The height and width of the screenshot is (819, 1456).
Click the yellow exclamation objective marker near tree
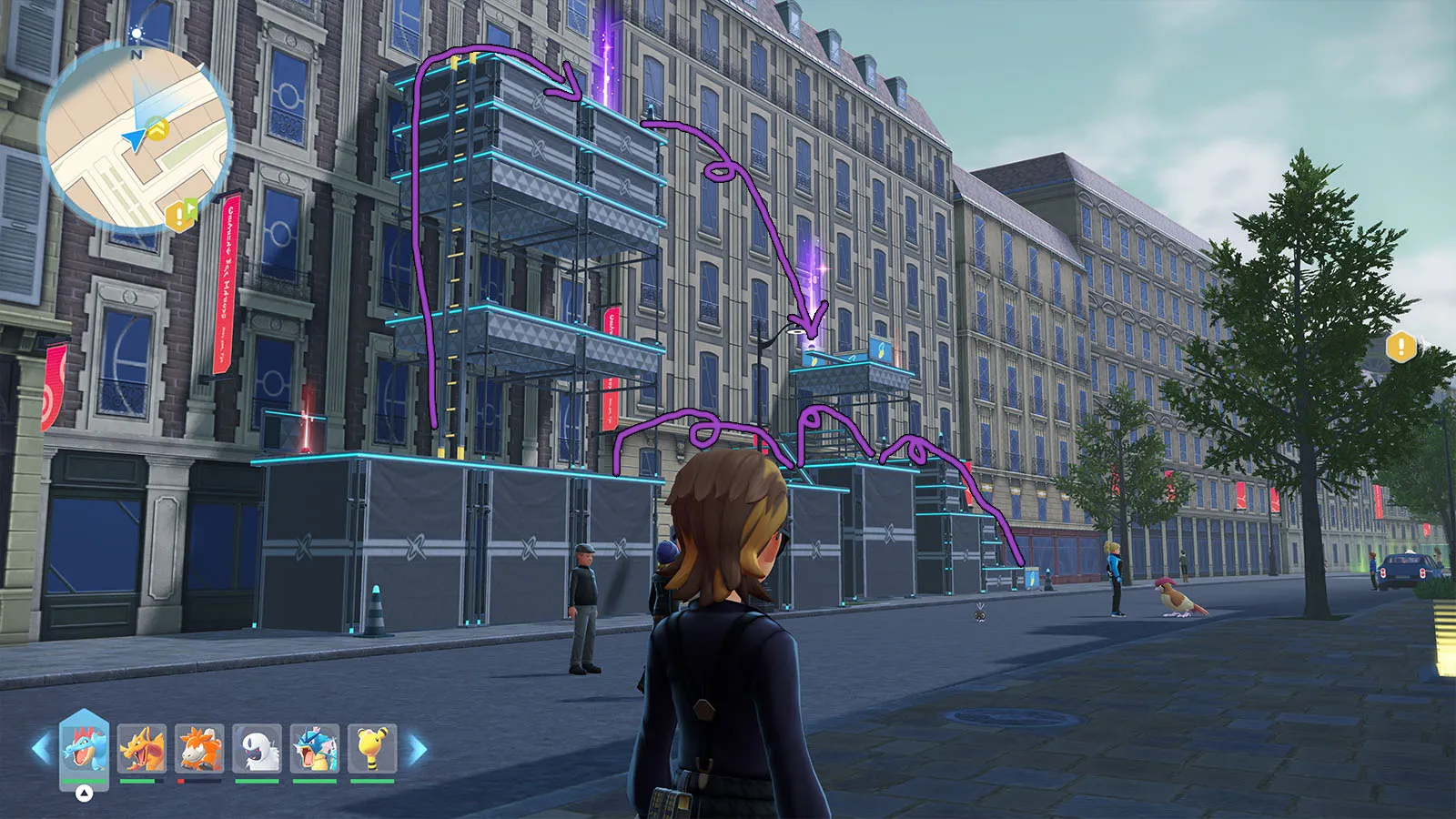pyautogui.click(x=1400, y=347)
